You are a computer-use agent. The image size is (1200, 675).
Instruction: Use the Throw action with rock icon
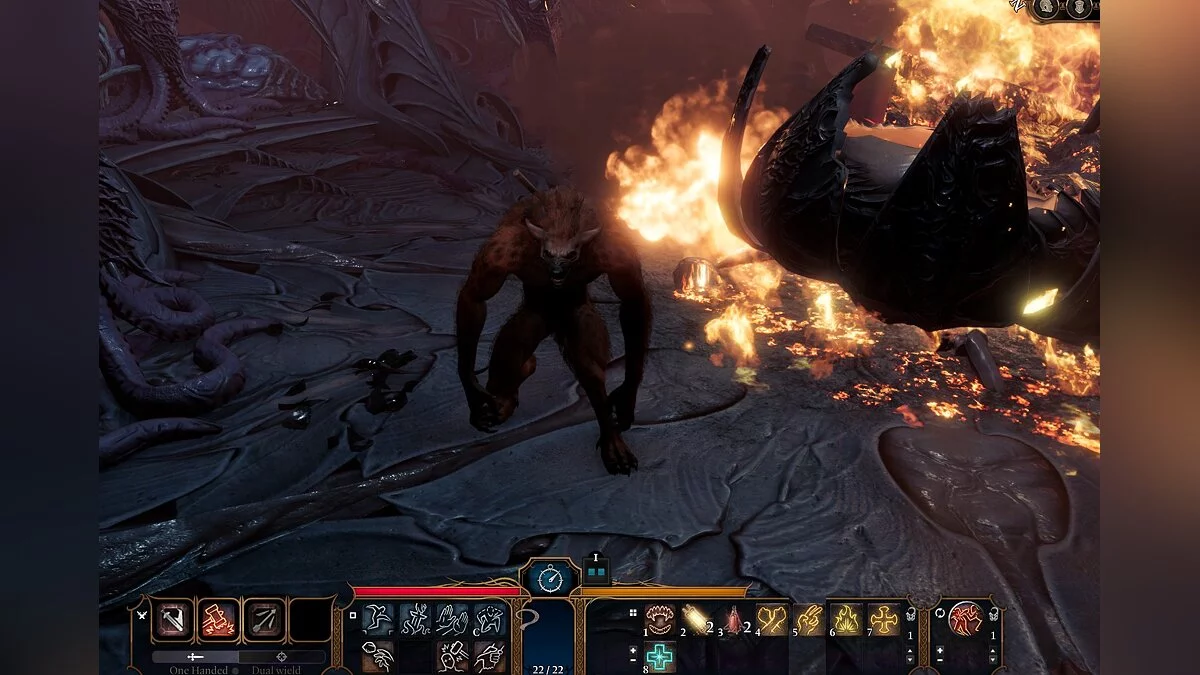pos(378,654)
